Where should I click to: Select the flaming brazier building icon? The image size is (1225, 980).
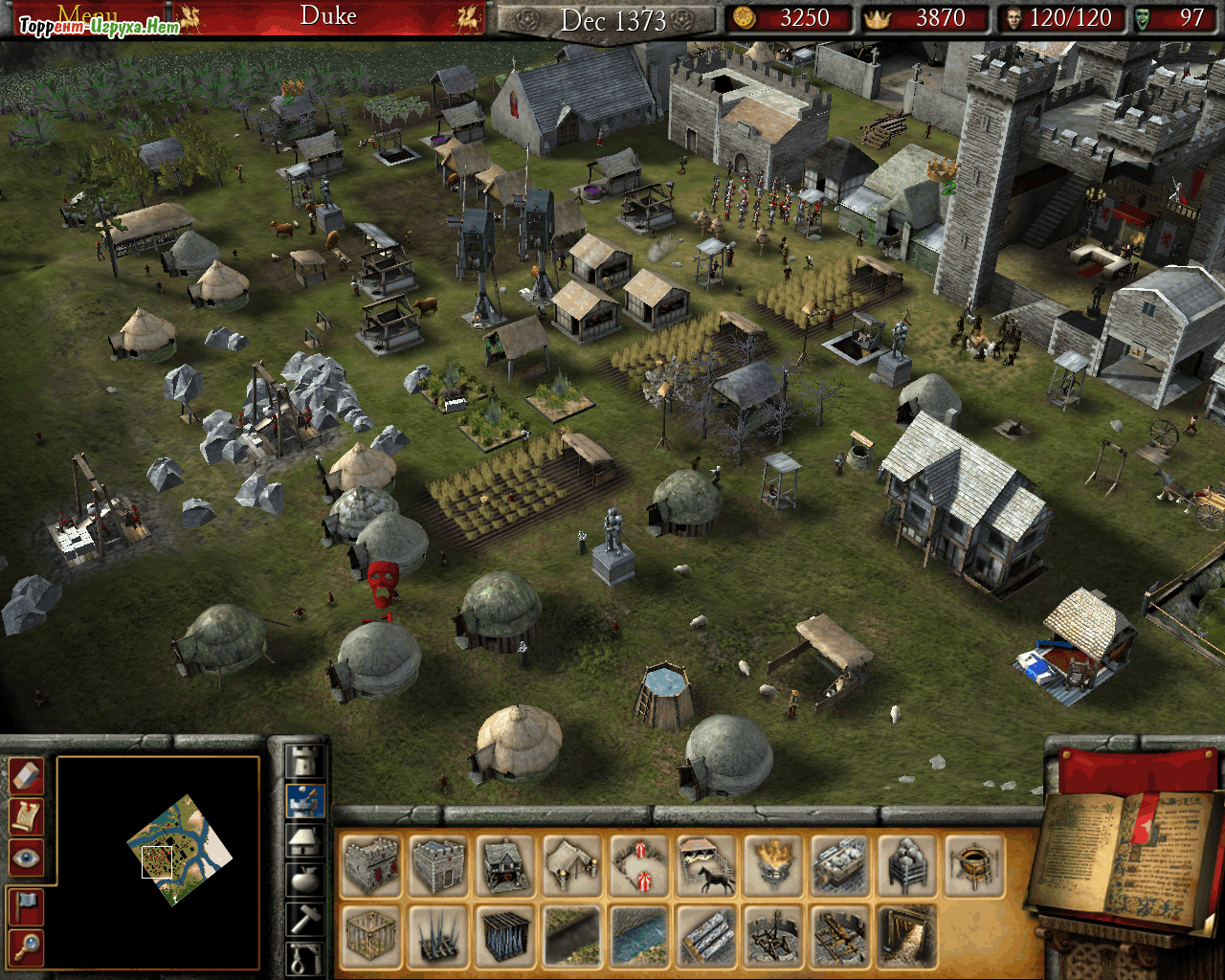773,864
